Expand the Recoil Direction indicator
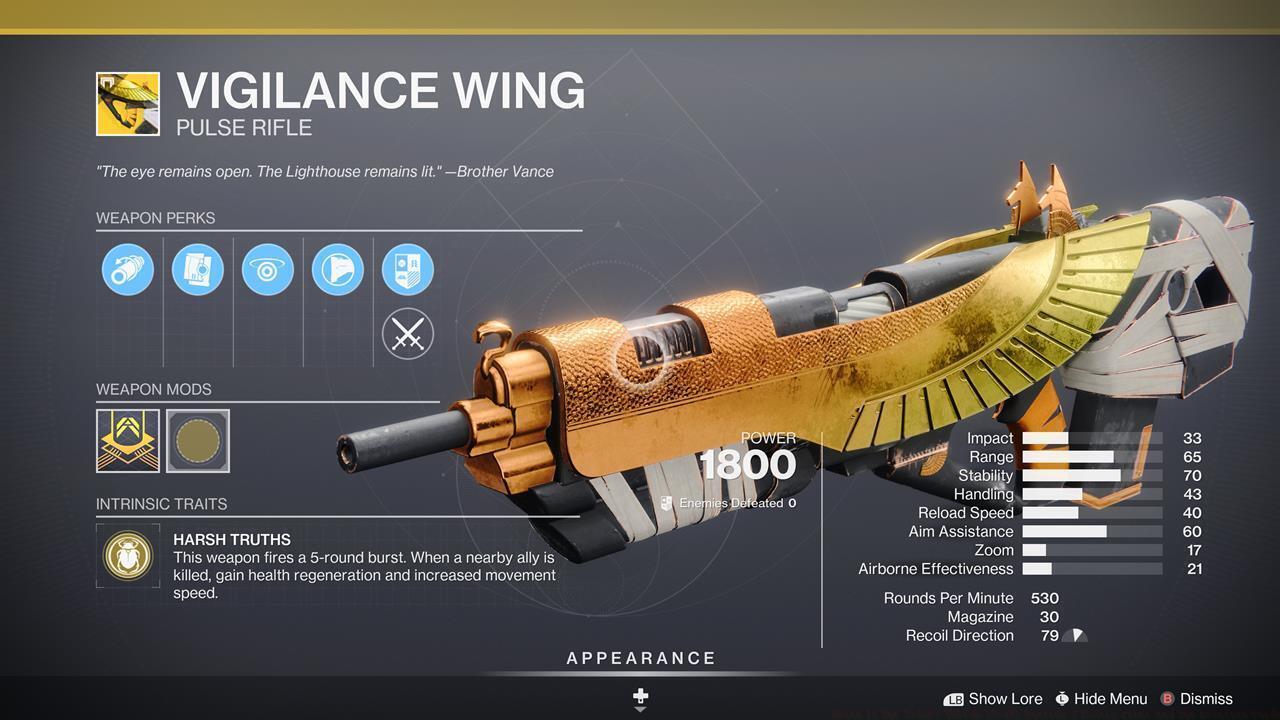The width and height of the screenshot is (1280, 720). pos(1075,635)
